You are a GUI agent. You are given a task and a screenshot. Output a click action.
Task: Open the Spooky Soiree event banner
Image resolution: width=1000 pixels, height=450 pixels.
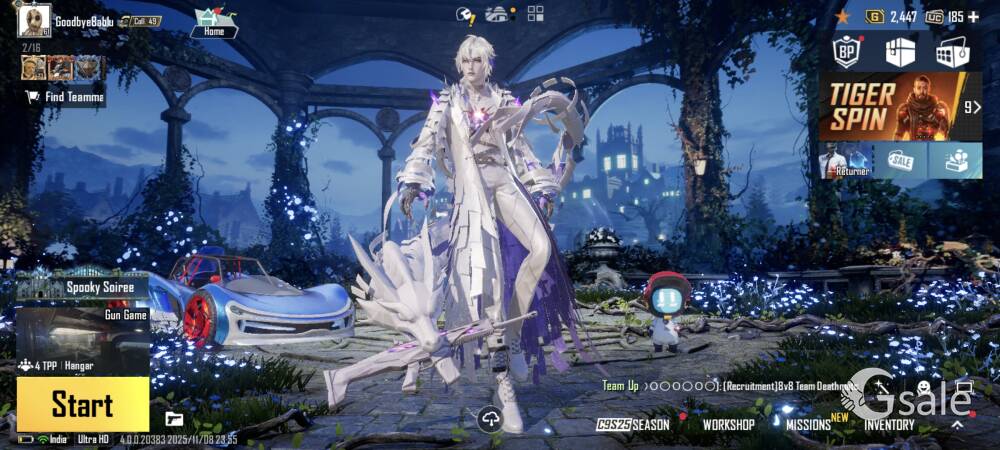point(83,287)
